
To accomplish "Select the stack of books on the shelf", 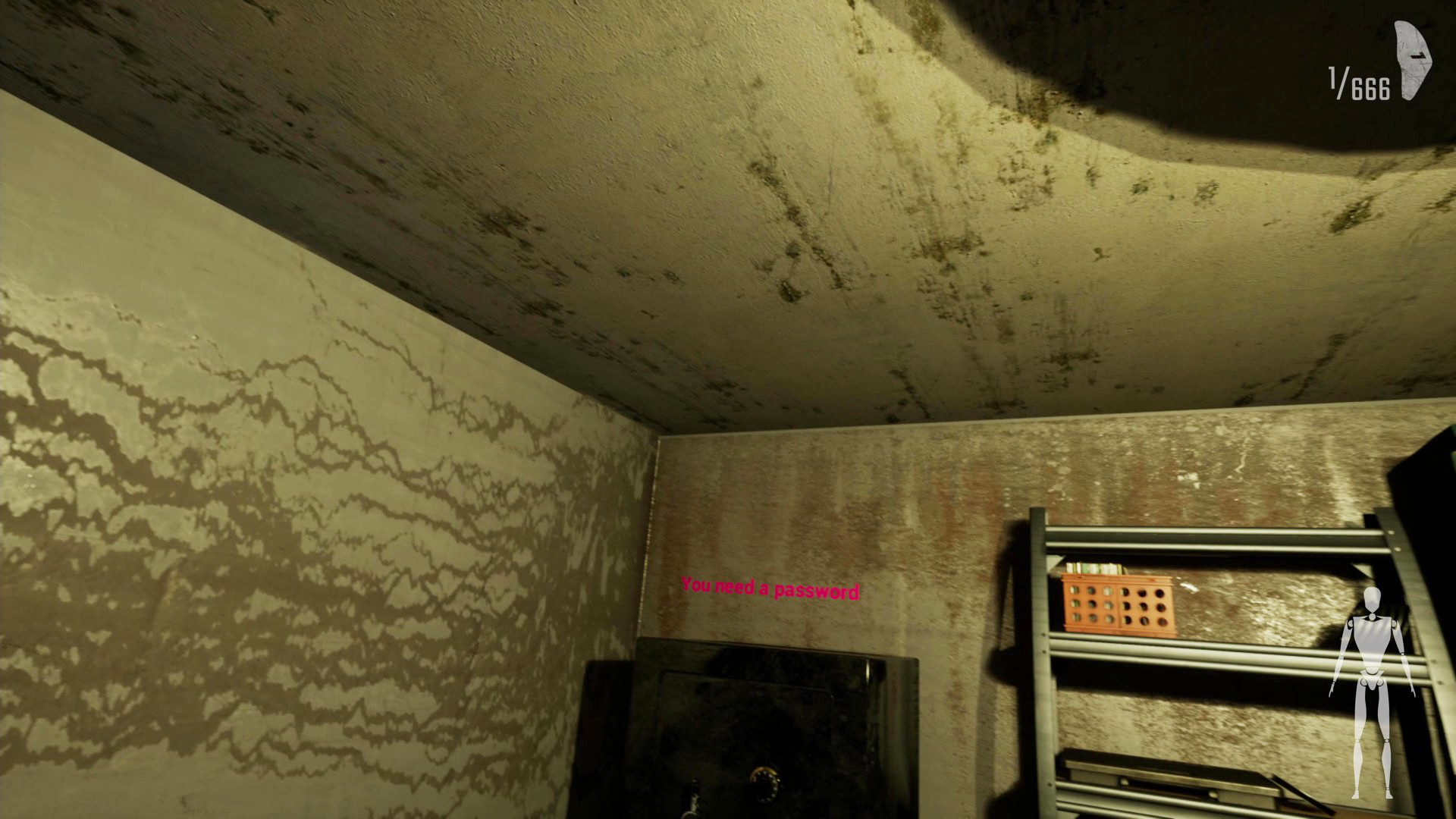I will tap(1092, 566).
